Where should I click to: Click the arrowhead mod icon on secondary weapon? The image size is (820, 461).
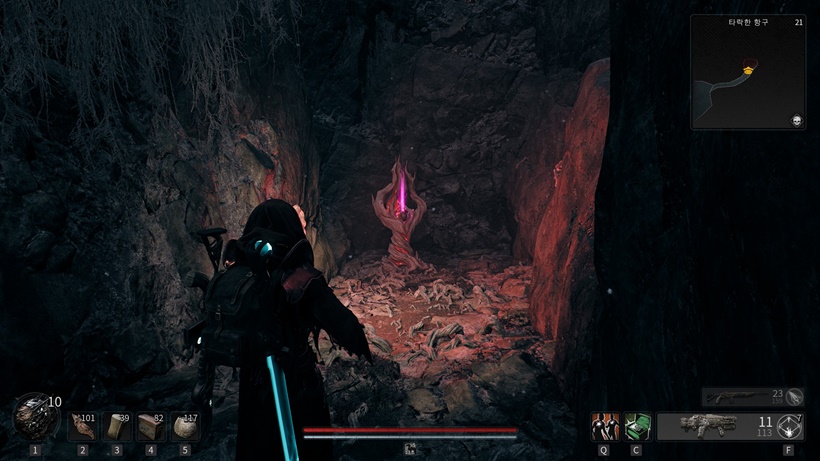pos(794,397)
